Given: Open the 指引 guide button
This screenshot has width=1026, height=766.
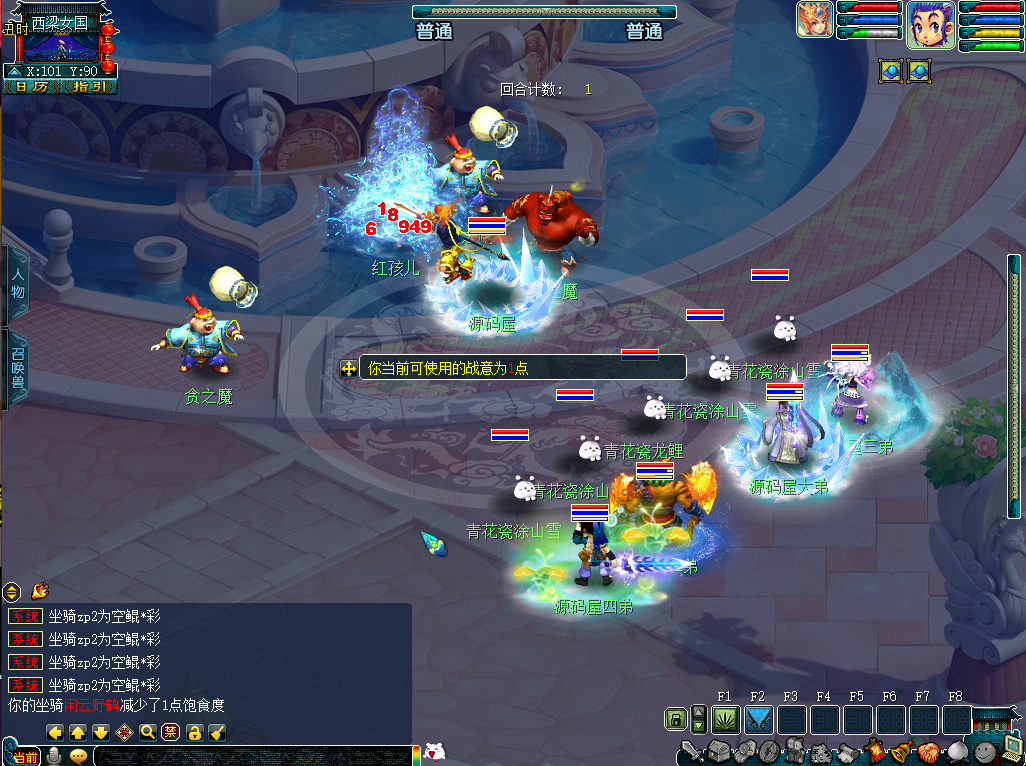Looking at the screenshot, I should 88,87.
